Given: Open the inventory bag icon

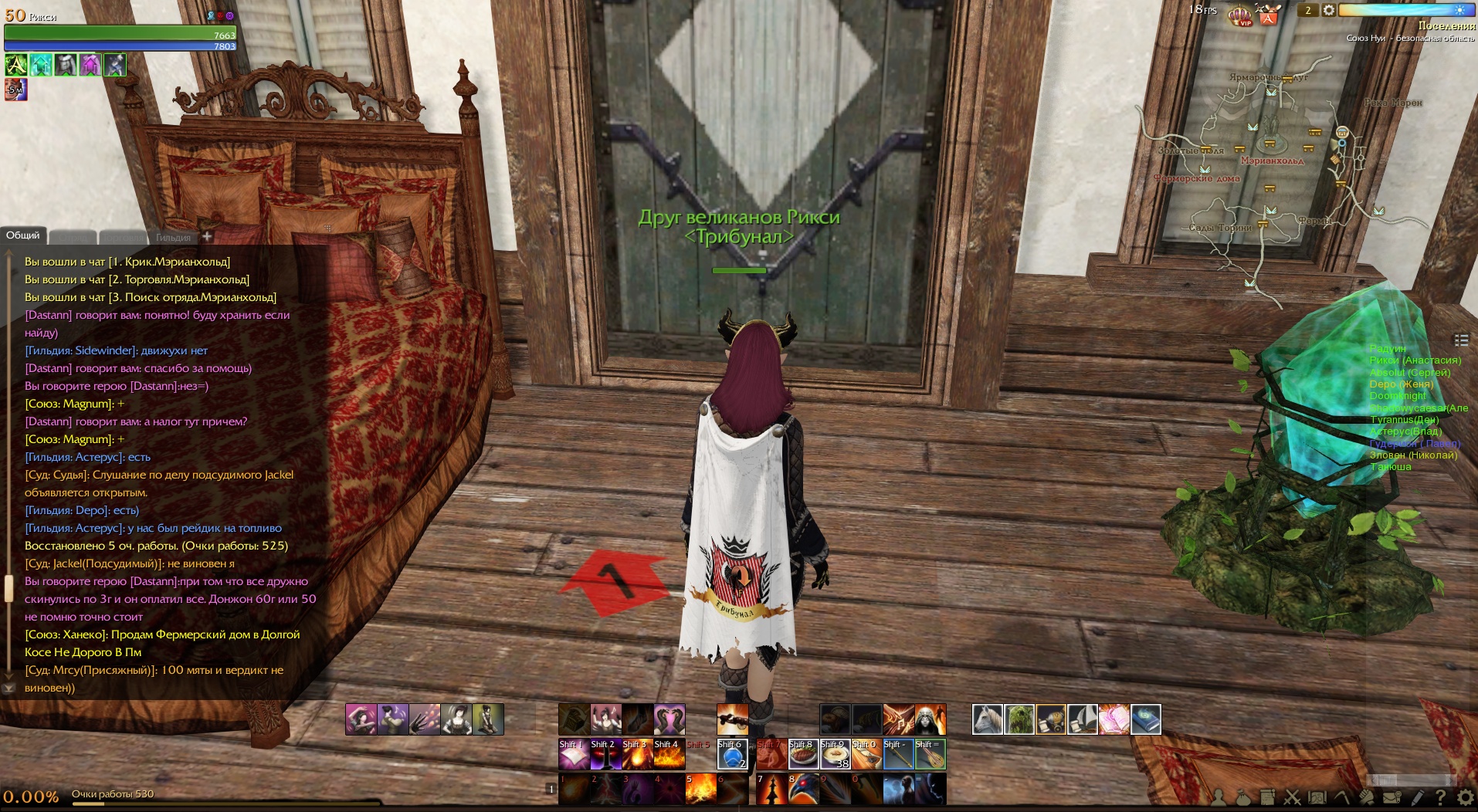Looking at the screenshot, I should (x=1242, y=797).
